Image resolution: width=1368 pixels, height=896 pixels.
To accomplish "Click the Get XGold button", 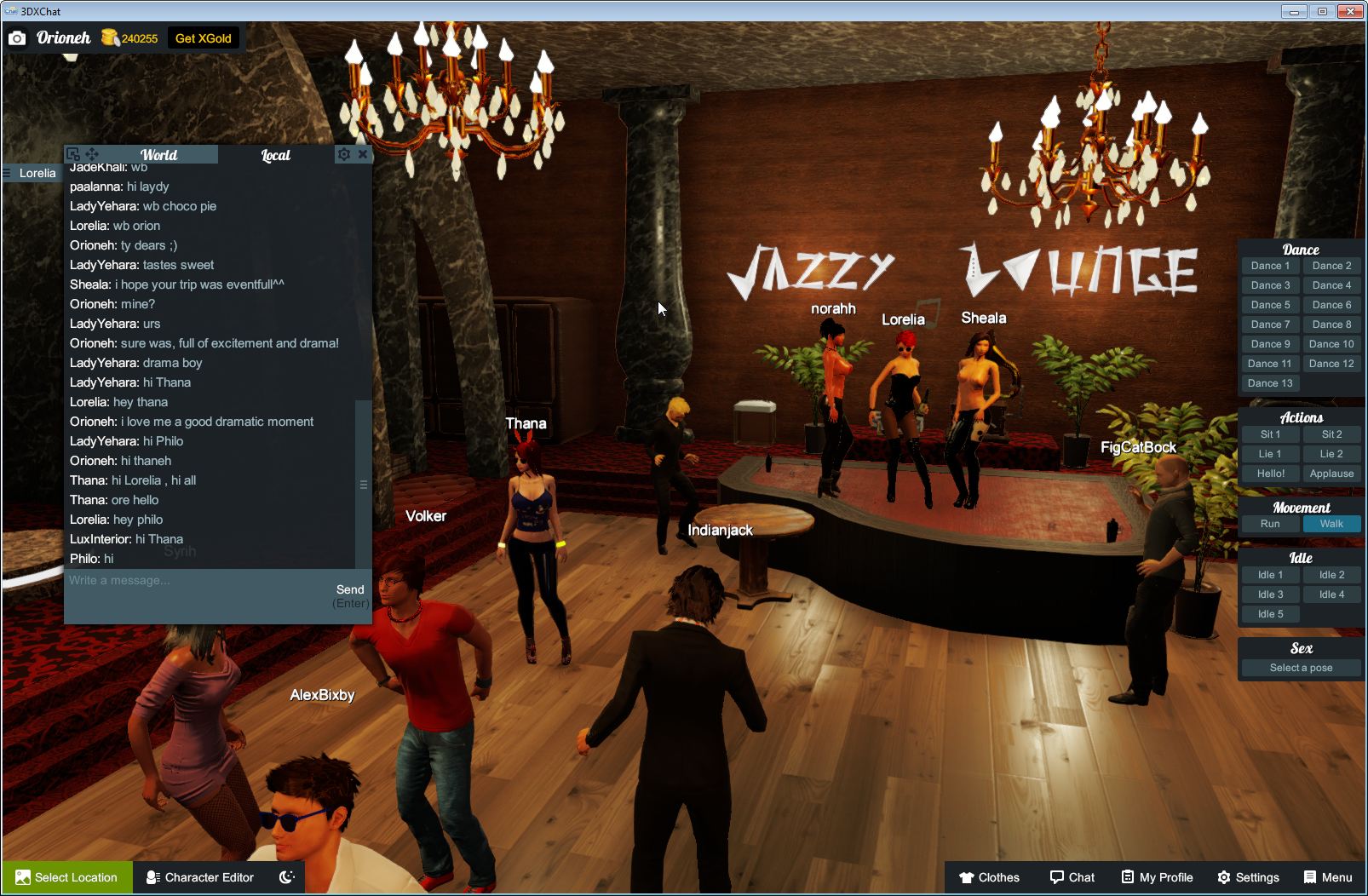I will (x=204, y=37).
